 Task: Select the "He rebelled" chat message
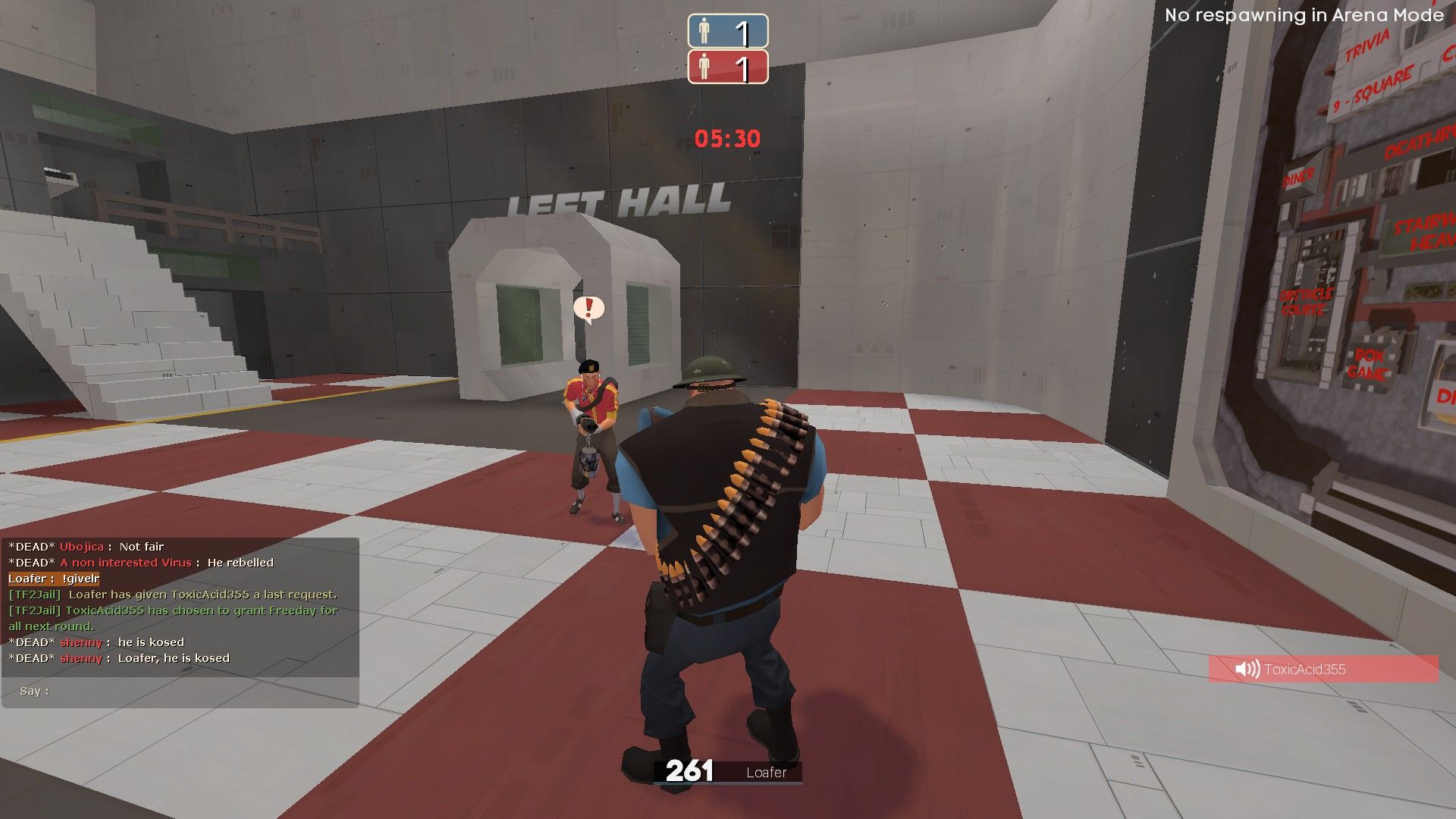pos(240,563)
